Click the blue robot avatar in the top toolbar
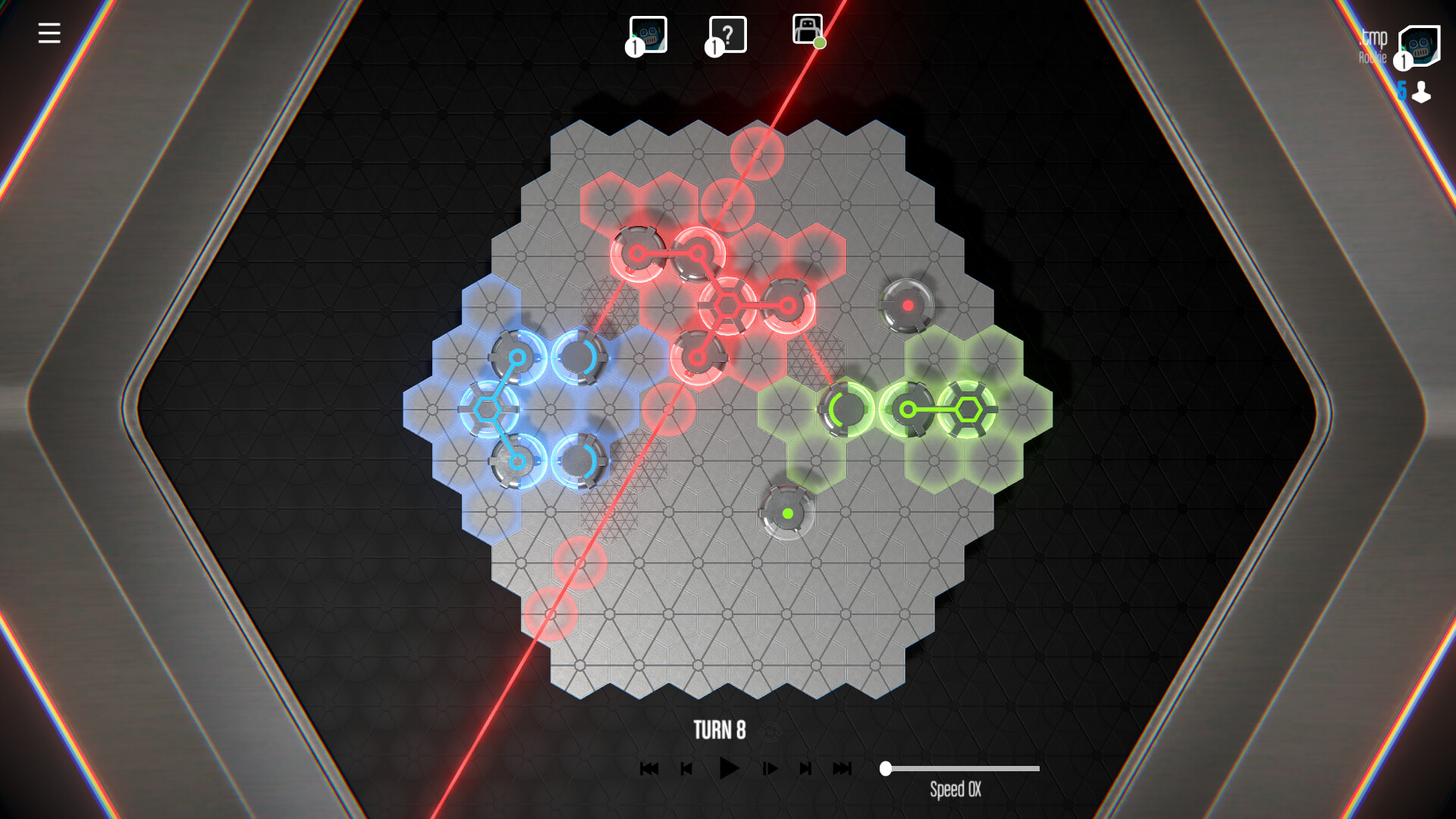The height and width of the screenshot is (819, 1456). point(648,34)
